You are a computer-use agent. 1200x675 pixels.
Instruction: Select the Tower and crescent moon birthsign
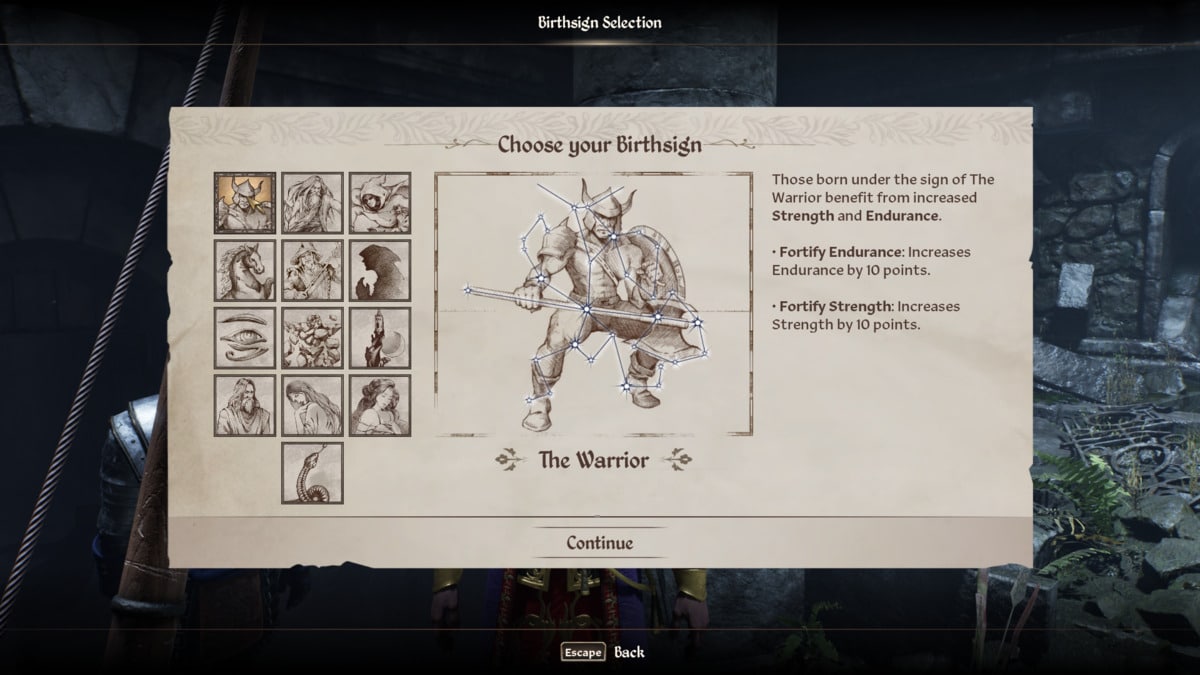pos(380,338)
